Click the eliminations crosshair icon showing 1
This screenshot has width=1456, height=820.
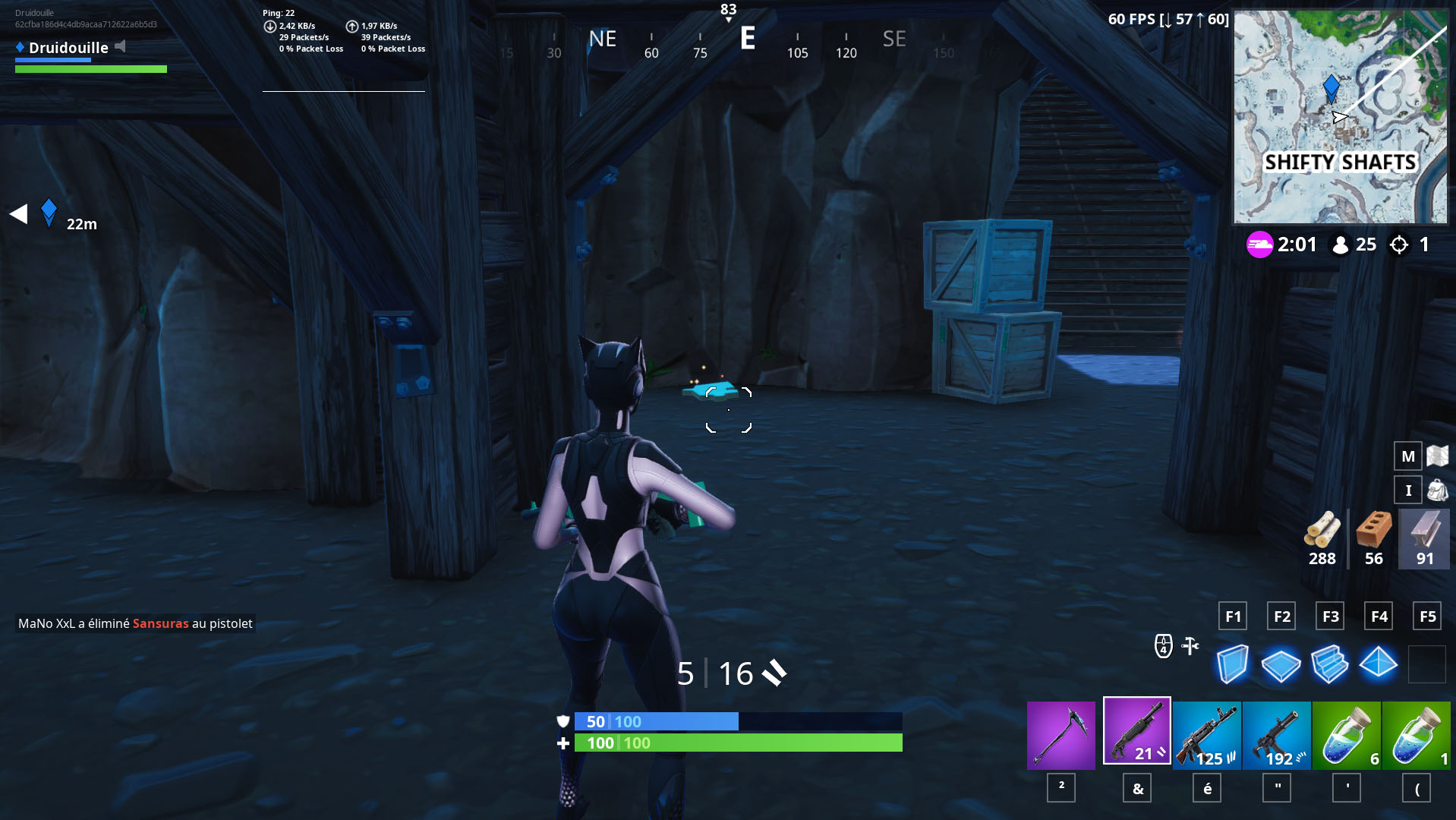(1399, 244)
